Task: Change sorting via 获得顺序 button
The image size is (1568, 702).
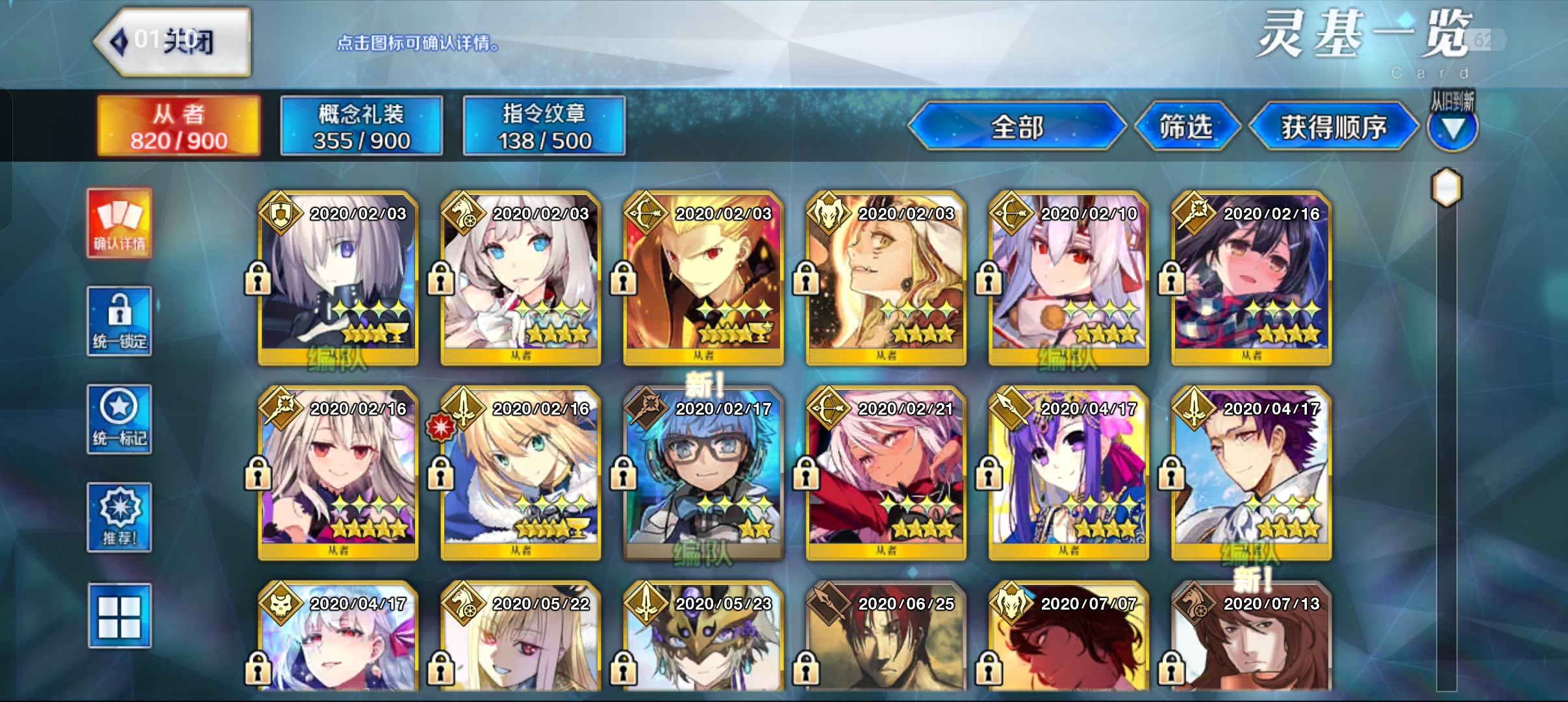Action: 1334,126
